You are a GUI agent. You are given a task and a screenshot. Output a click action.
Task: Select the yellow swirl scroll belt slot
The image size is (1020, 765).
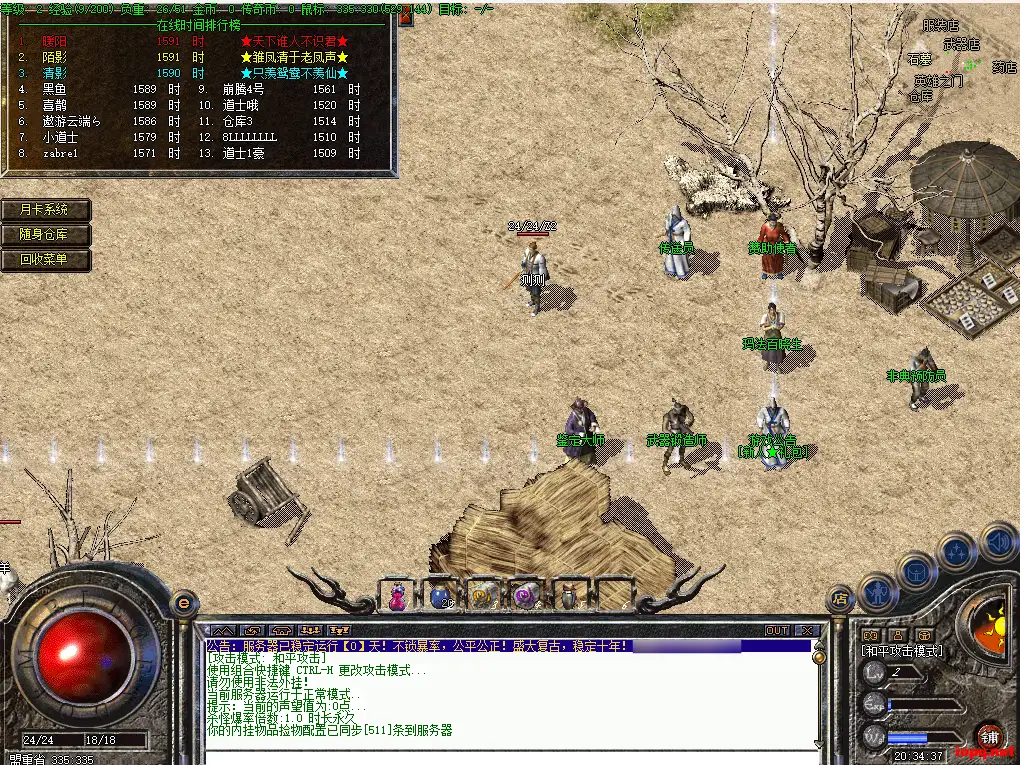(x=483, y=596)
